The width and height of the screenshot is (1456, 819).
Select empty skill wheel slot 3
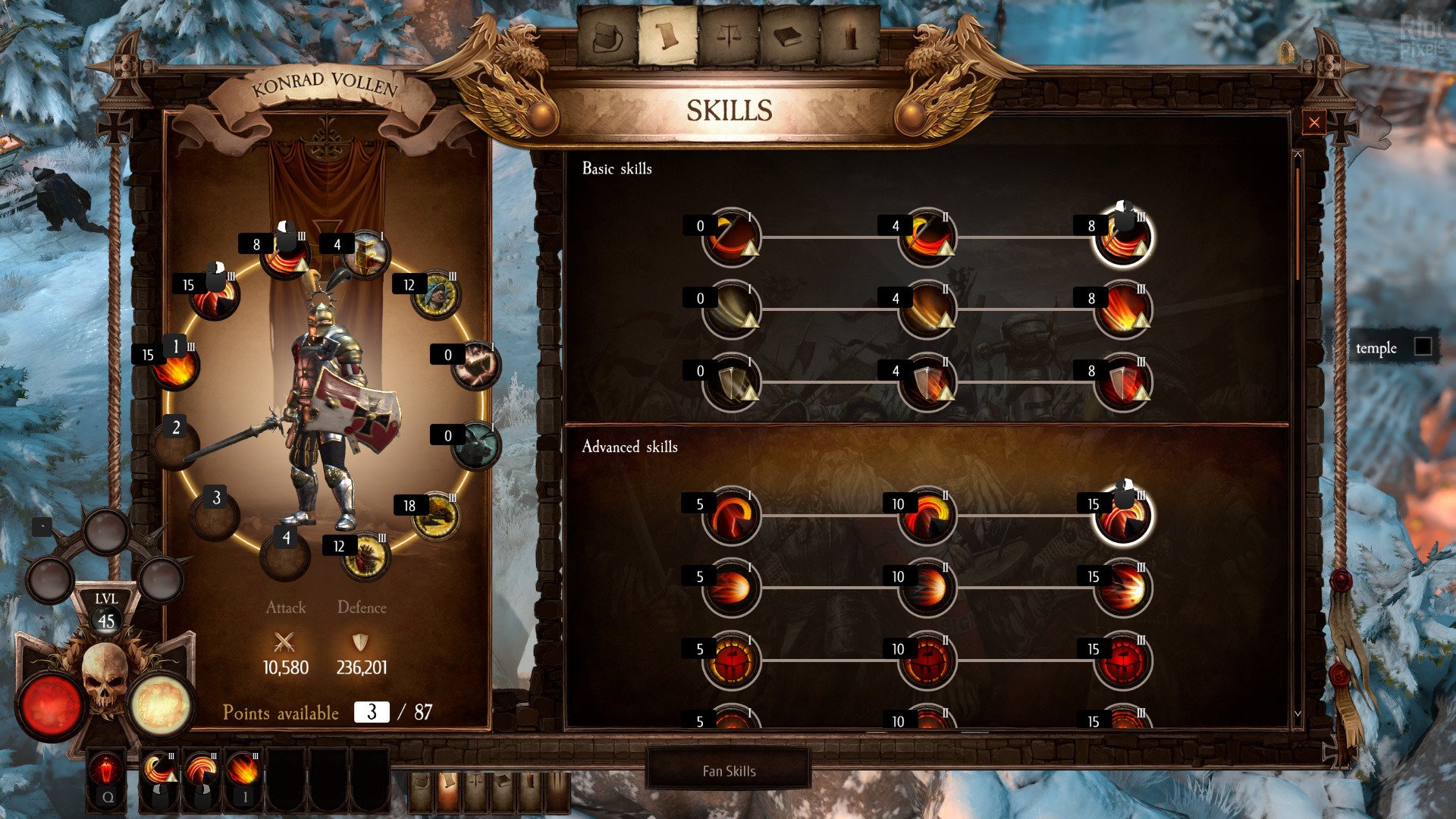[x=215, y=515]
